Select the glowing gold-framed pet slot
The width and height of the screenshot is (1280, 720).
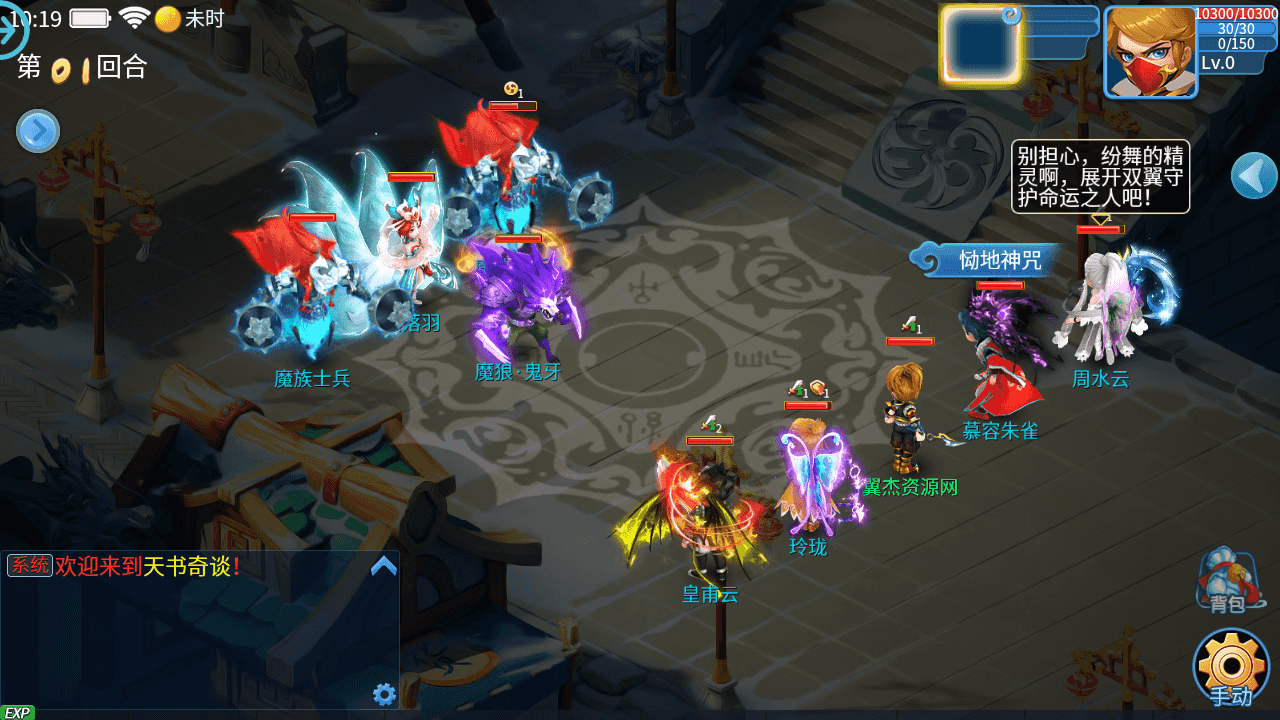(980, 45)
